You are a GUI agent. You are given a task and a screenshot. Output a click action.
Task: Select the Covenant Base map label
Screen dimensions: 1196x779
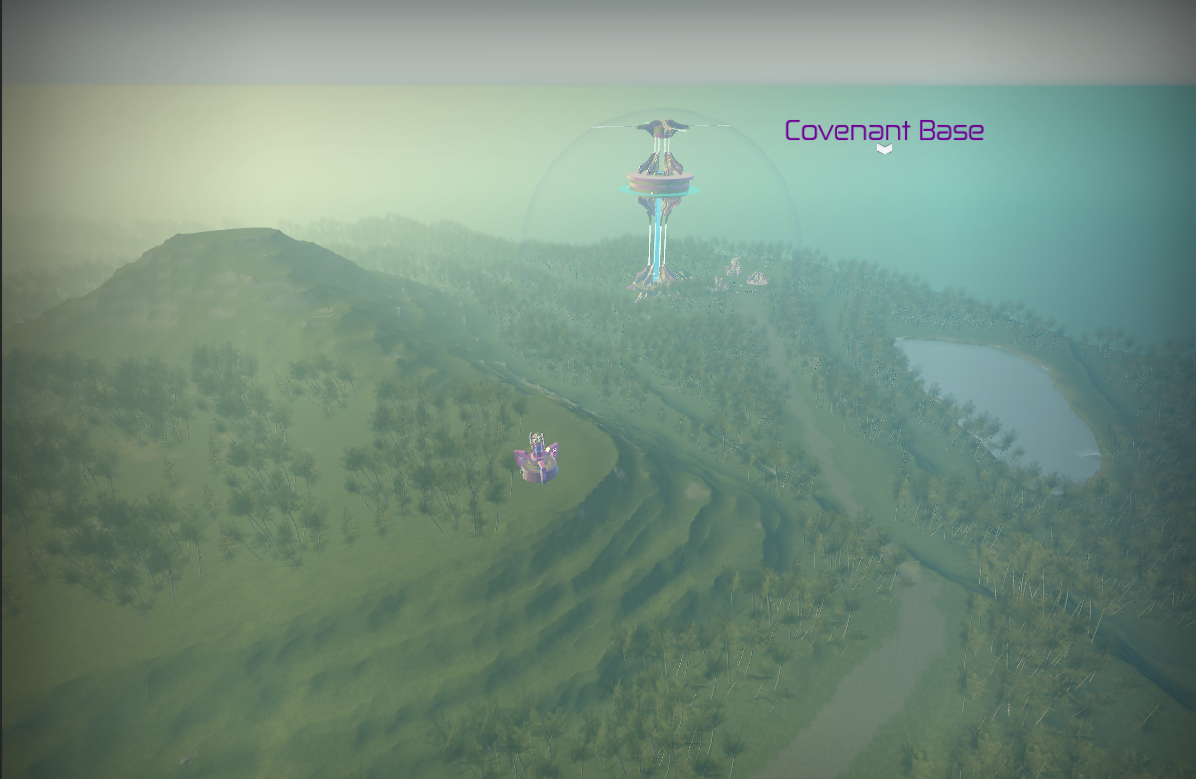pyautogui.click(x=884, y=131)
